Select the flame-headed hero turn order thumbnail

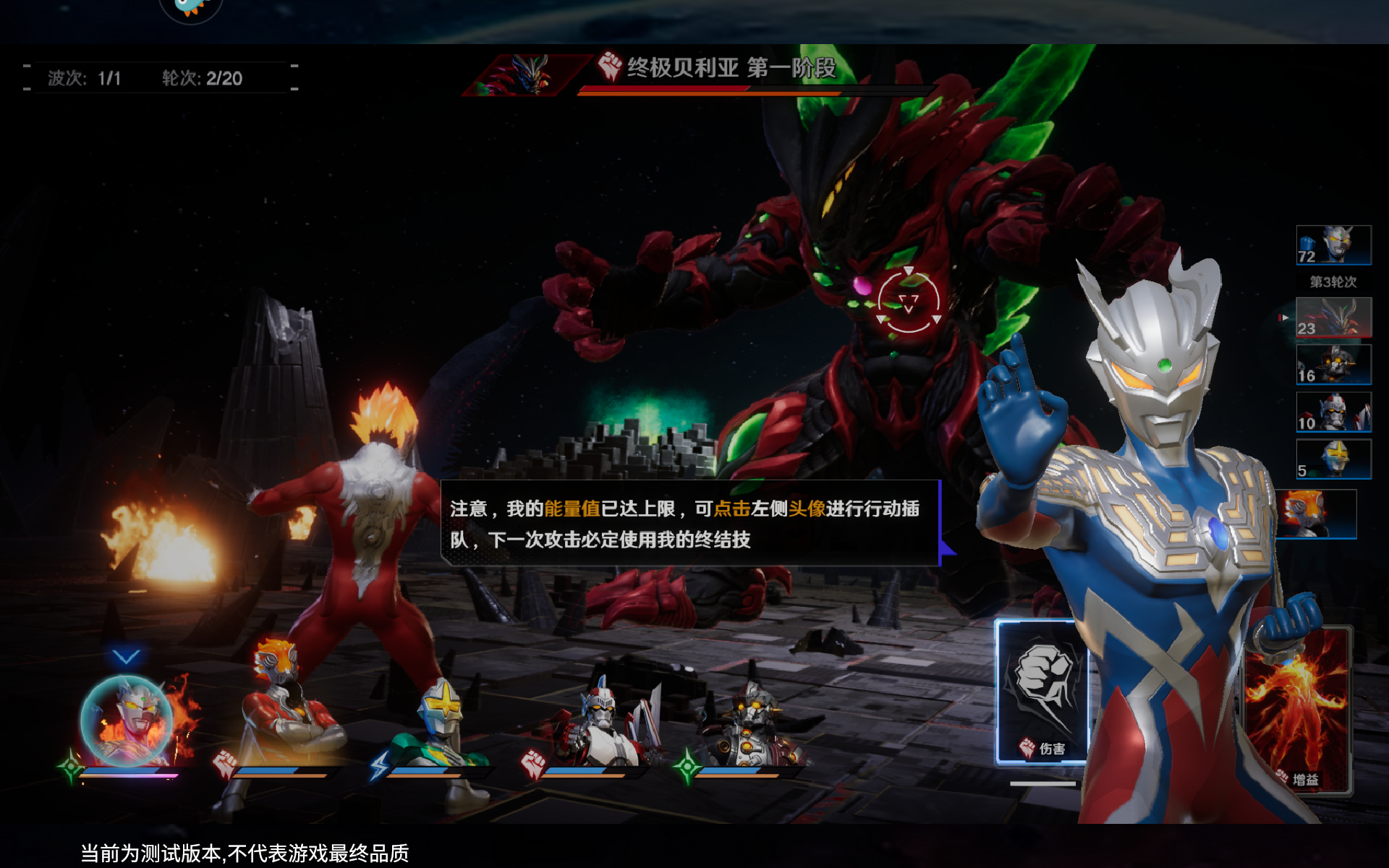tap(1316, 514)
